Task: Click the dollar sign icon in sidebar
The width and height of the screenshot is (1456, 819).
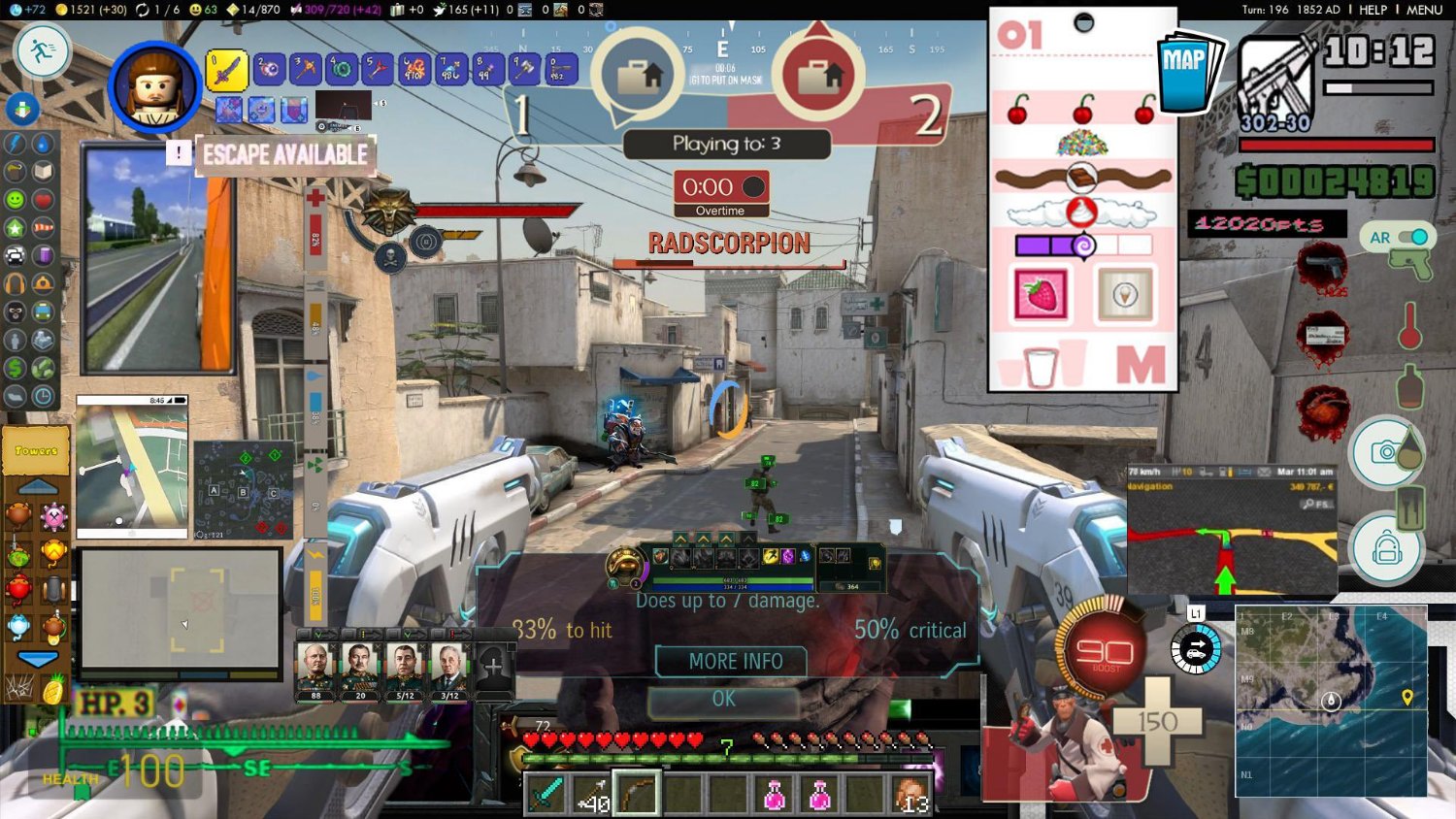Action: click(15, 368)
